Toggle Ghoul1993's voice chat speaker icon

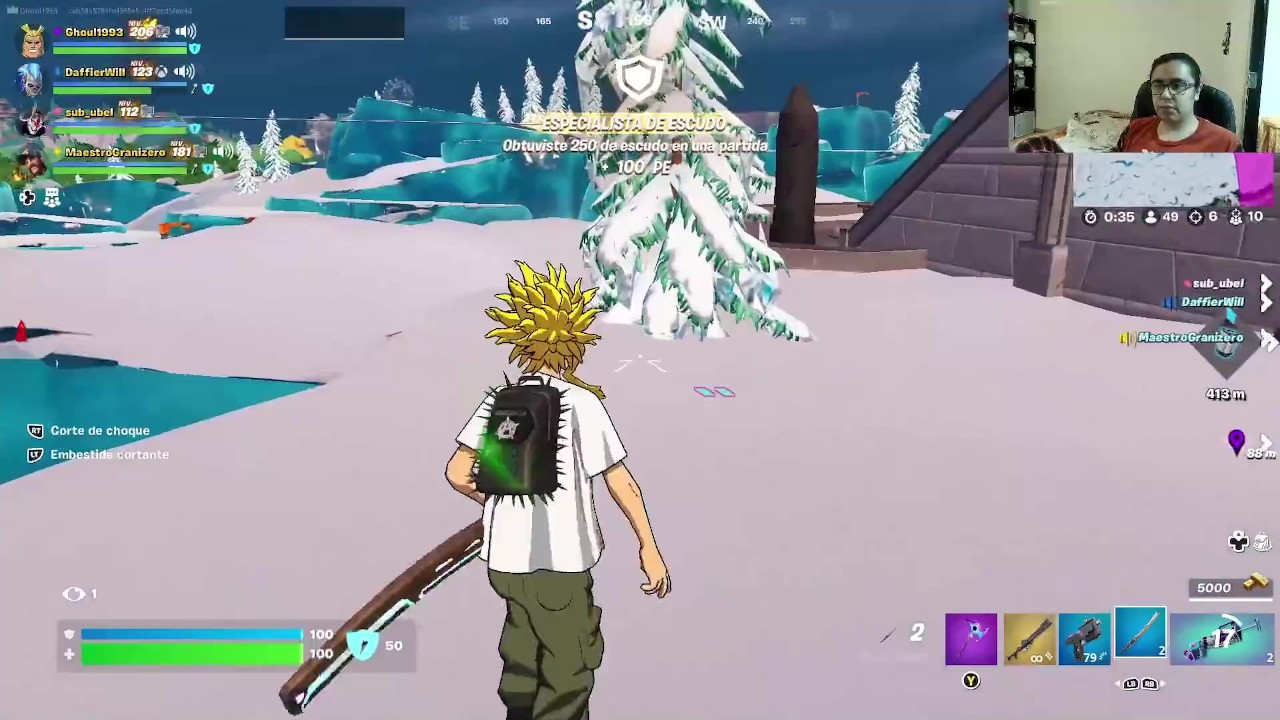pos(185,32)
